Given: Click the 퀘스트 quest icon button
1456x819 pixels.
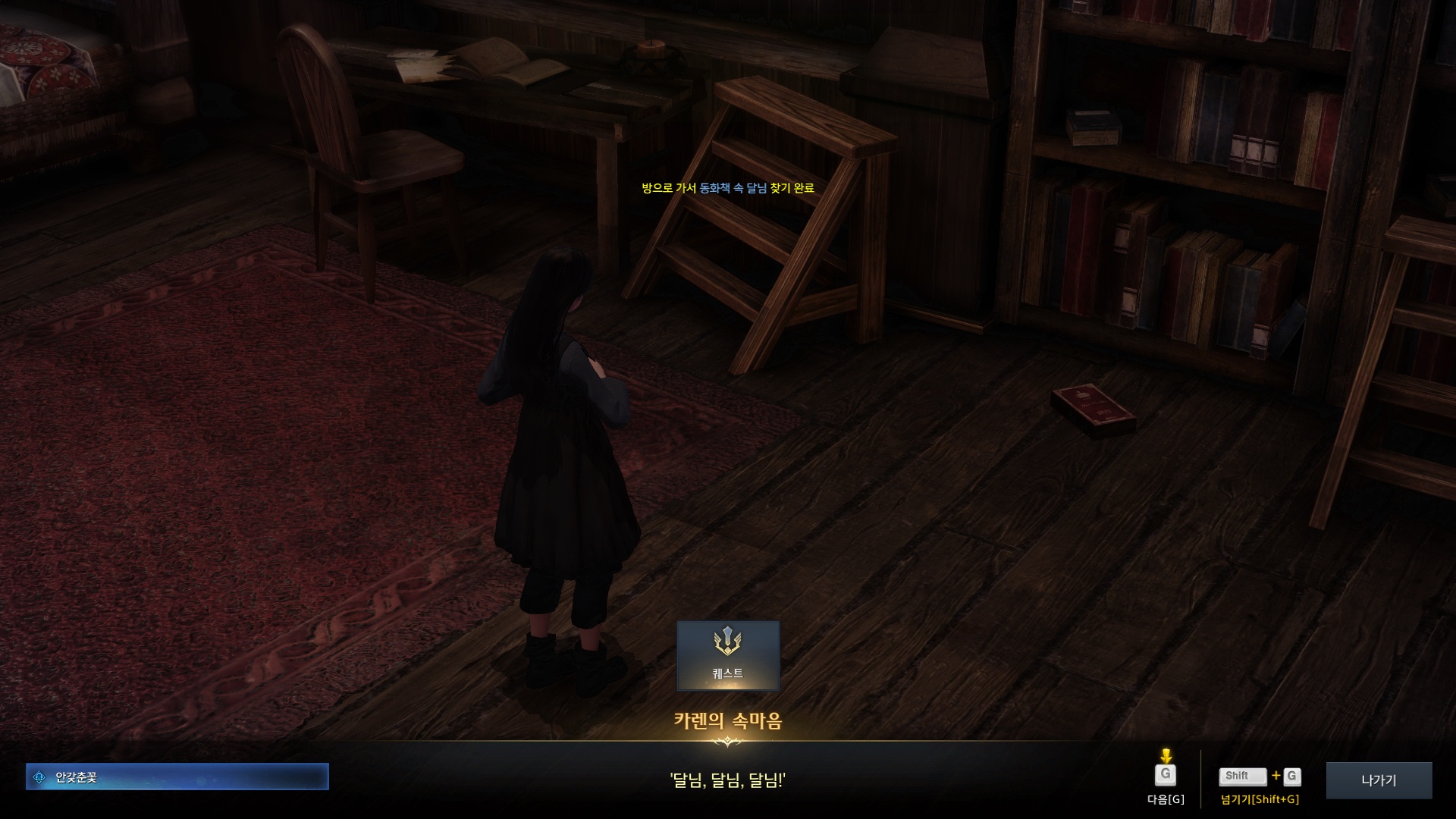Looking at the screenshot, I should coord(727,655).
